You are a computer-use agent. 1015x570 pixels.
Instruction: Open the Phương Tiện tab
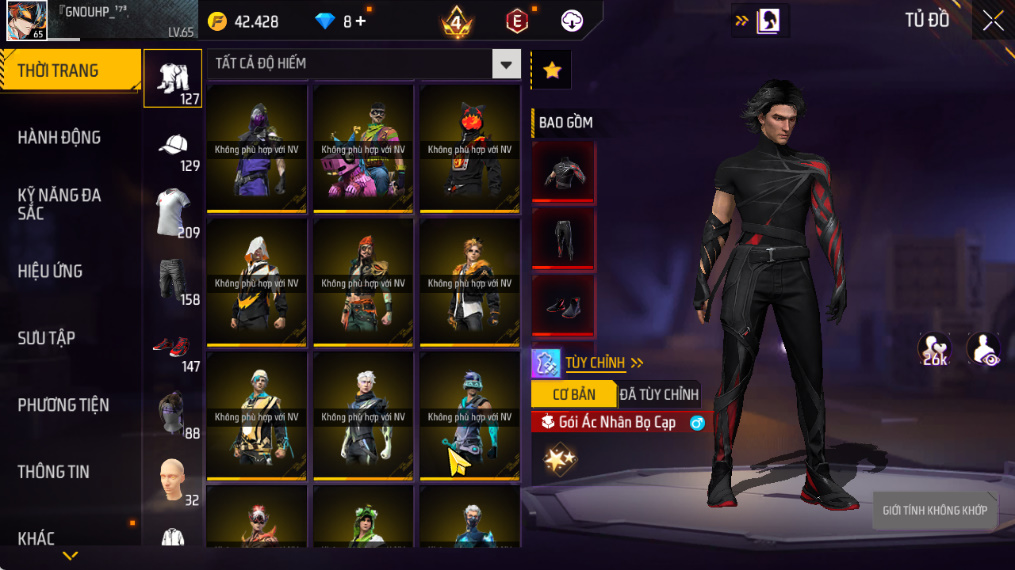63,405
